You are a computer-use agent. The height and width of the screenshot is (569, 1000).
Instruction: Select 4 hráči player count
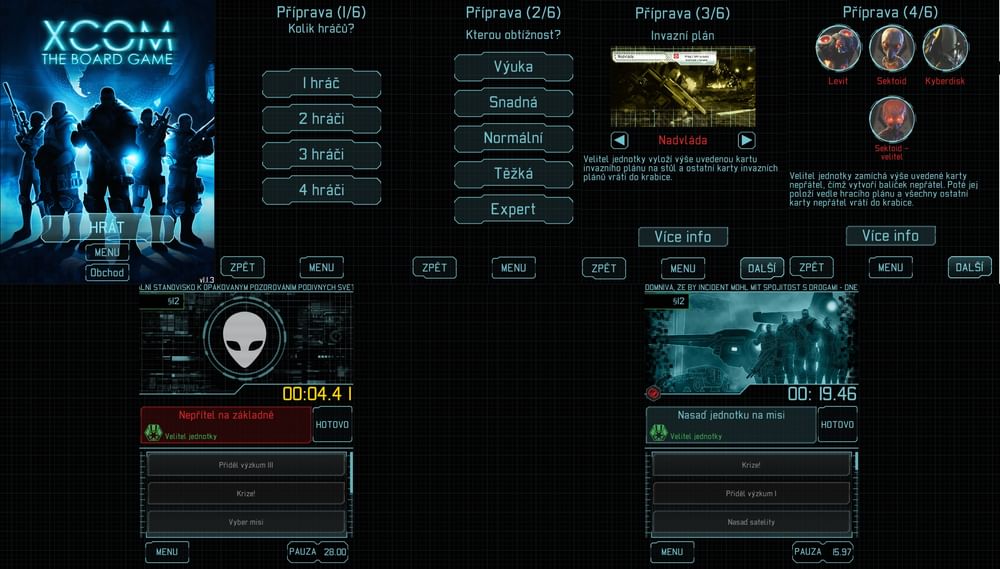point(321,190)
